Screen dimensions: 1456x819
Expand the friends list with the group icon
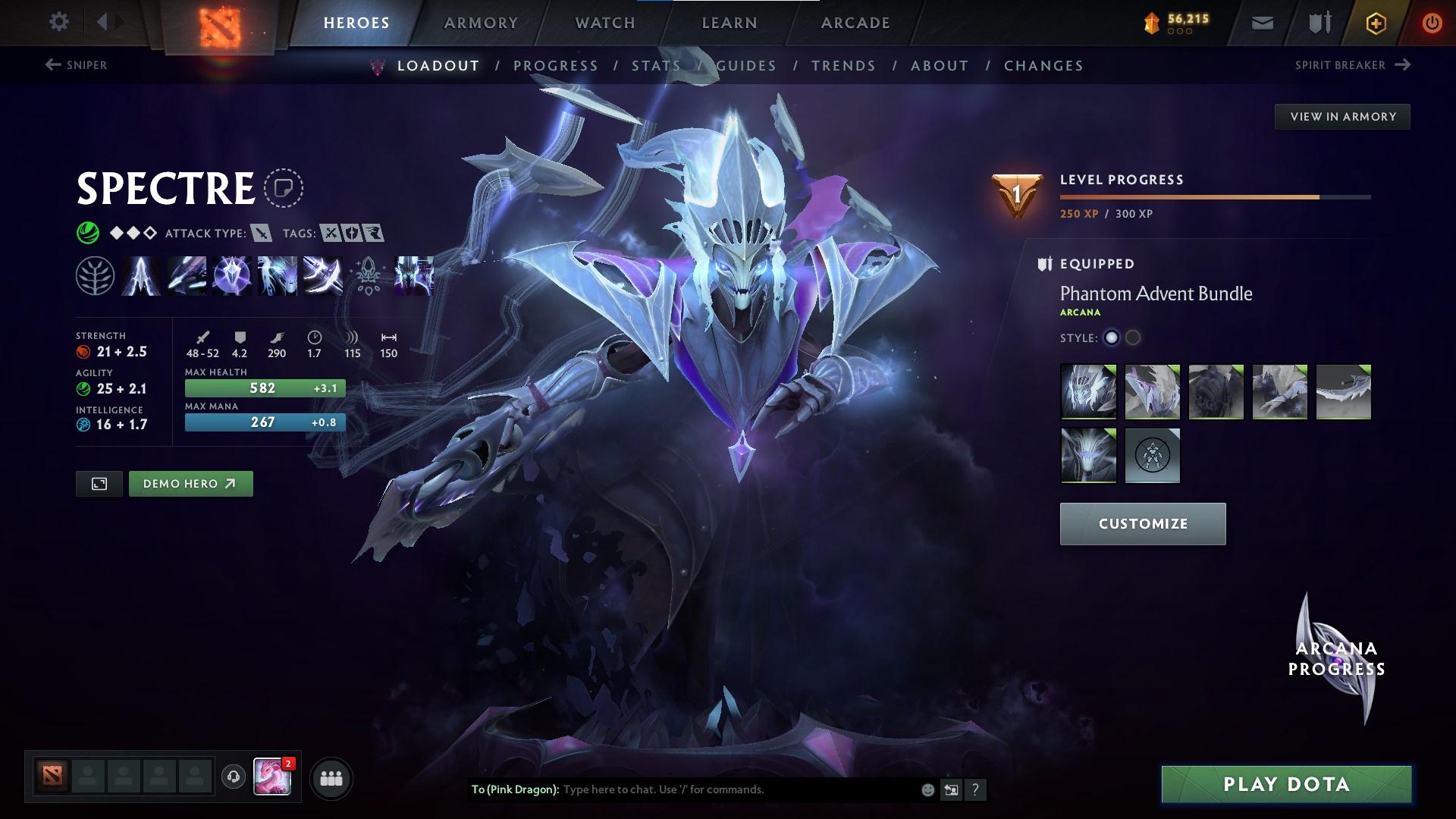(x=331, y=777)
